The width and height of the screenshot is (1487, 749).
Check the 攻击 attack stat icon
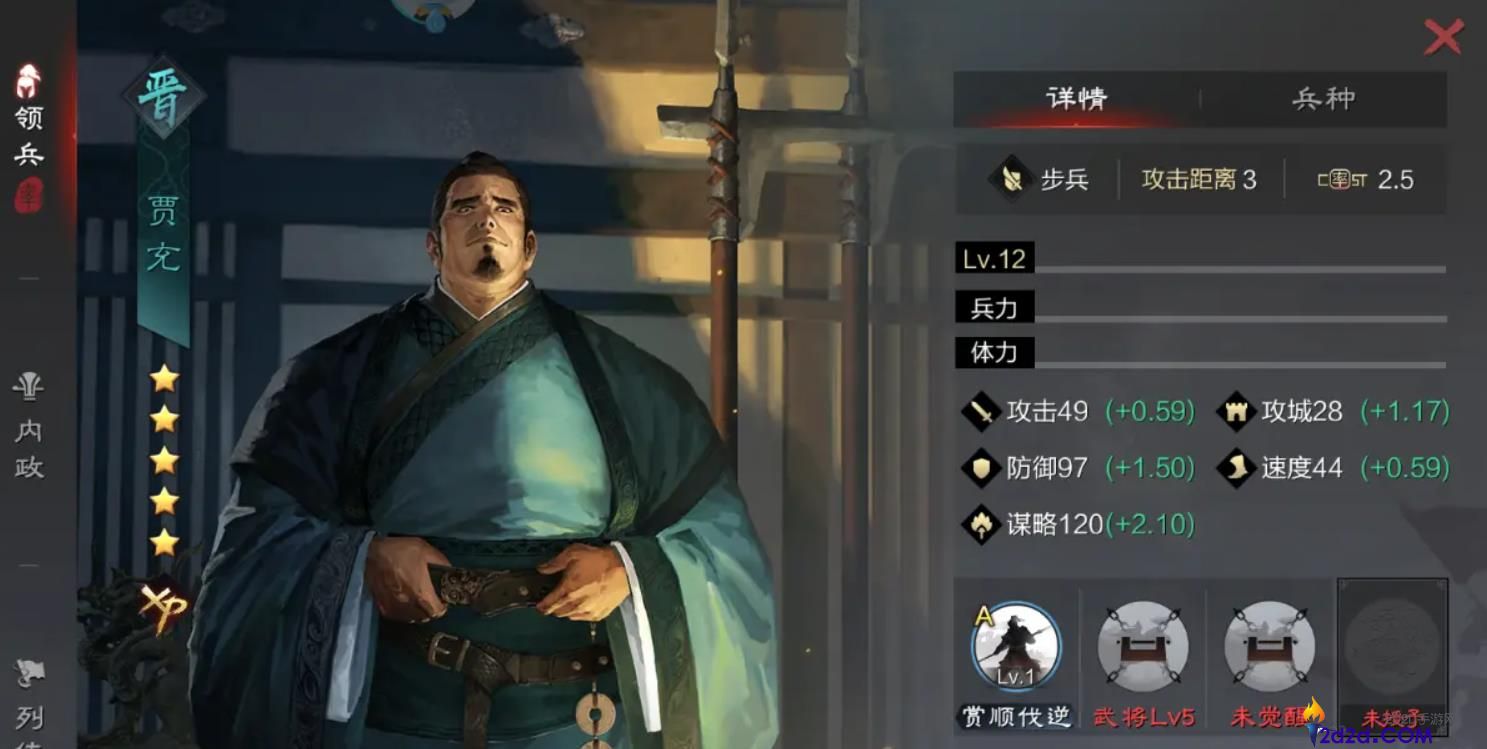(981, 411)
